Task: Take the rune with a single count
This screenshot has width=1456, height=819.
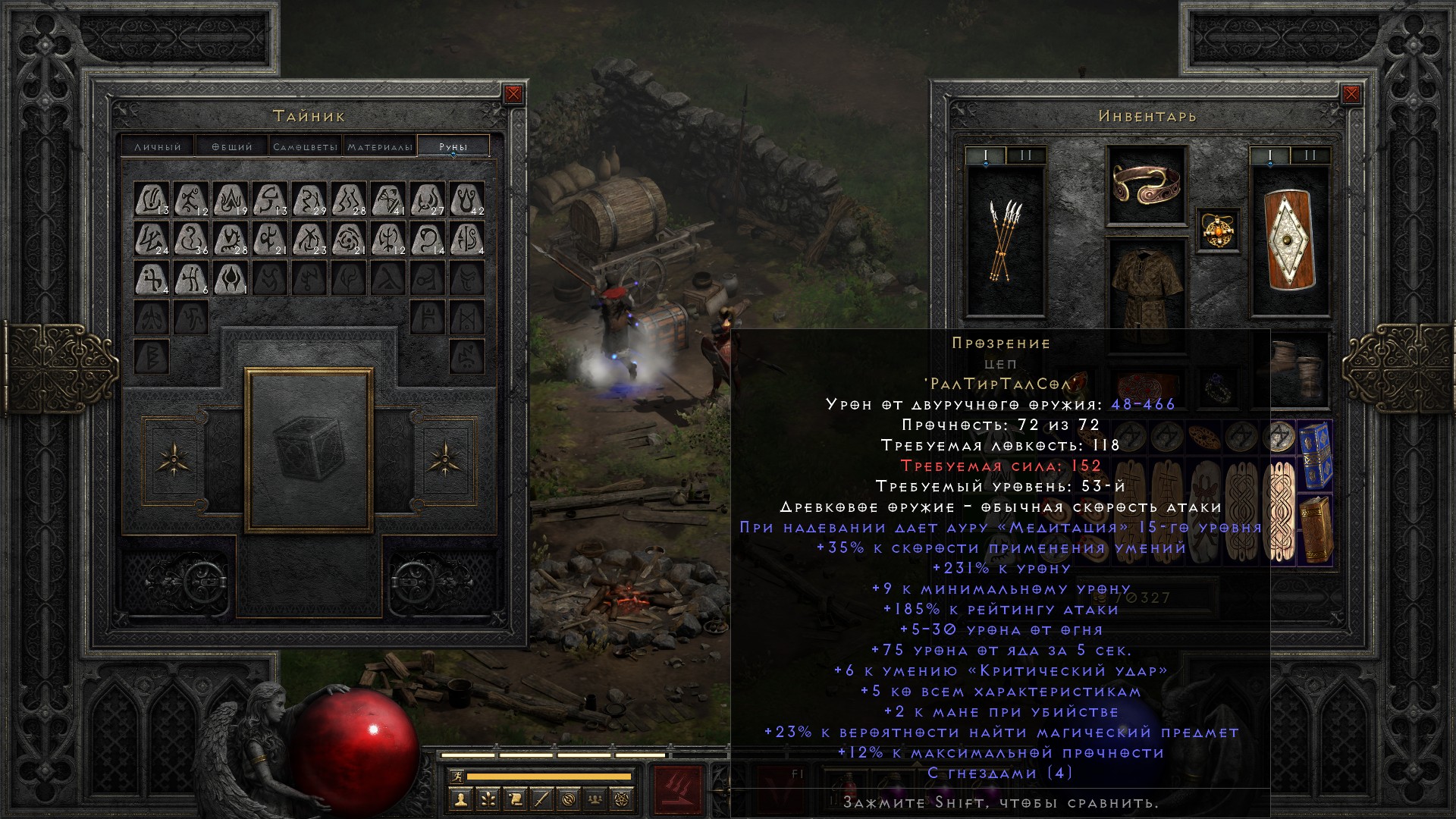Action: [x=231, y=278]
